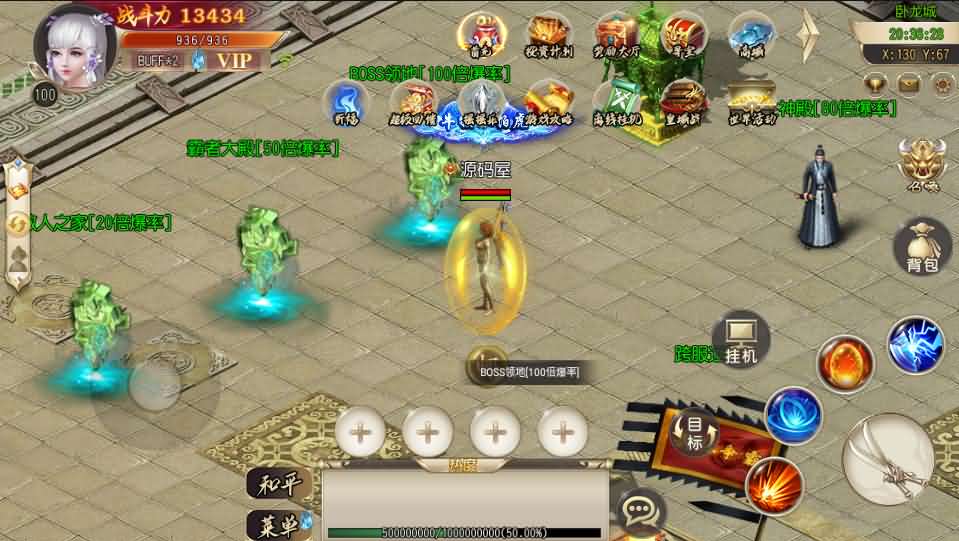
Task: Open the 祈福 blessing icon
Action: (x=346, y=102)
